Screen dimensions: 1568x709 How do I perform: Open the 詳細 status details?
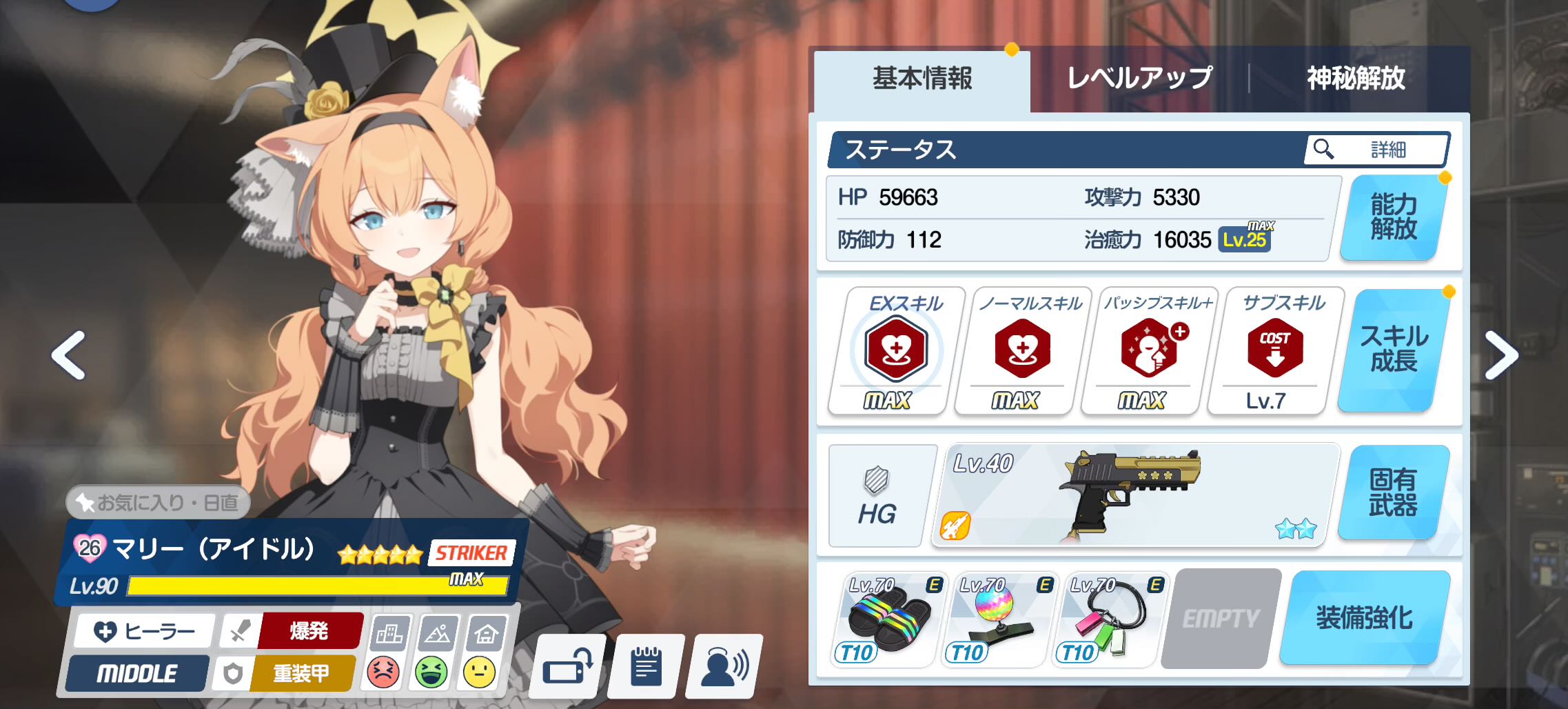[x=1376, y=150]
